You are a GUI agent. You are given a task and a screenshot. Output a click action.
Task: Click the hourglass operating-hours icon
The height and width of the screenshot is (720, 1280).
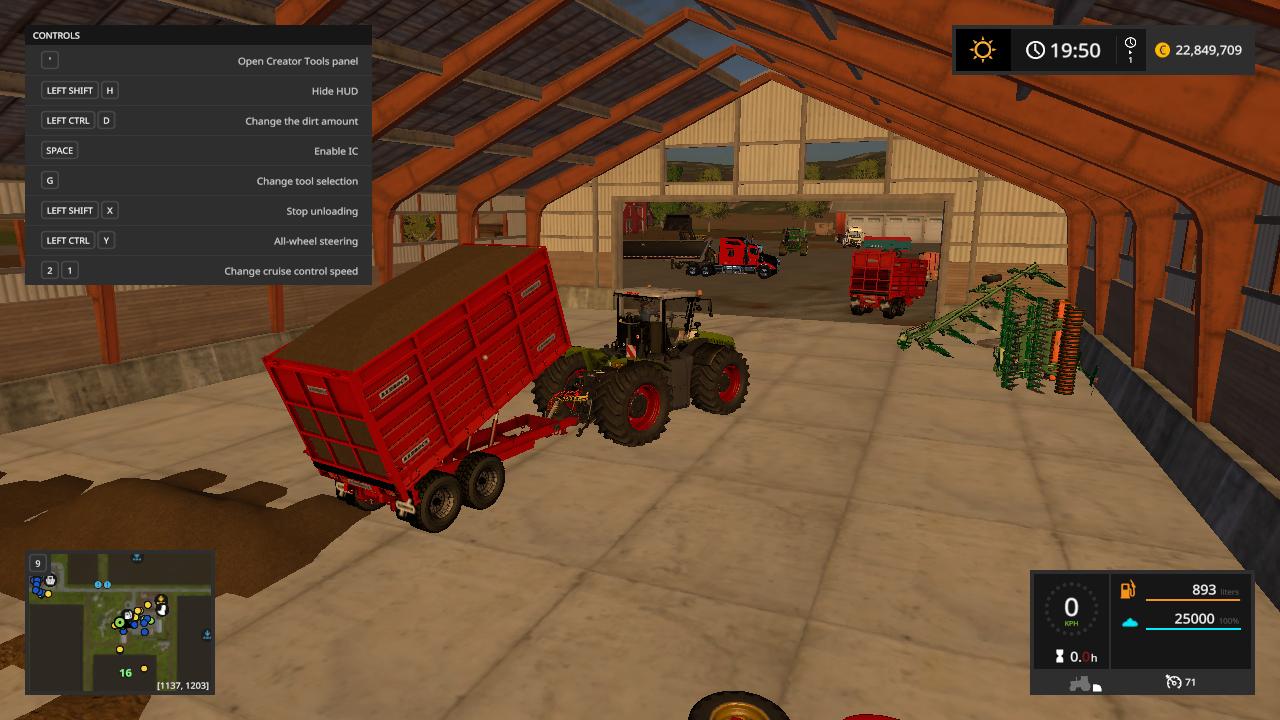click(1059, 655)
